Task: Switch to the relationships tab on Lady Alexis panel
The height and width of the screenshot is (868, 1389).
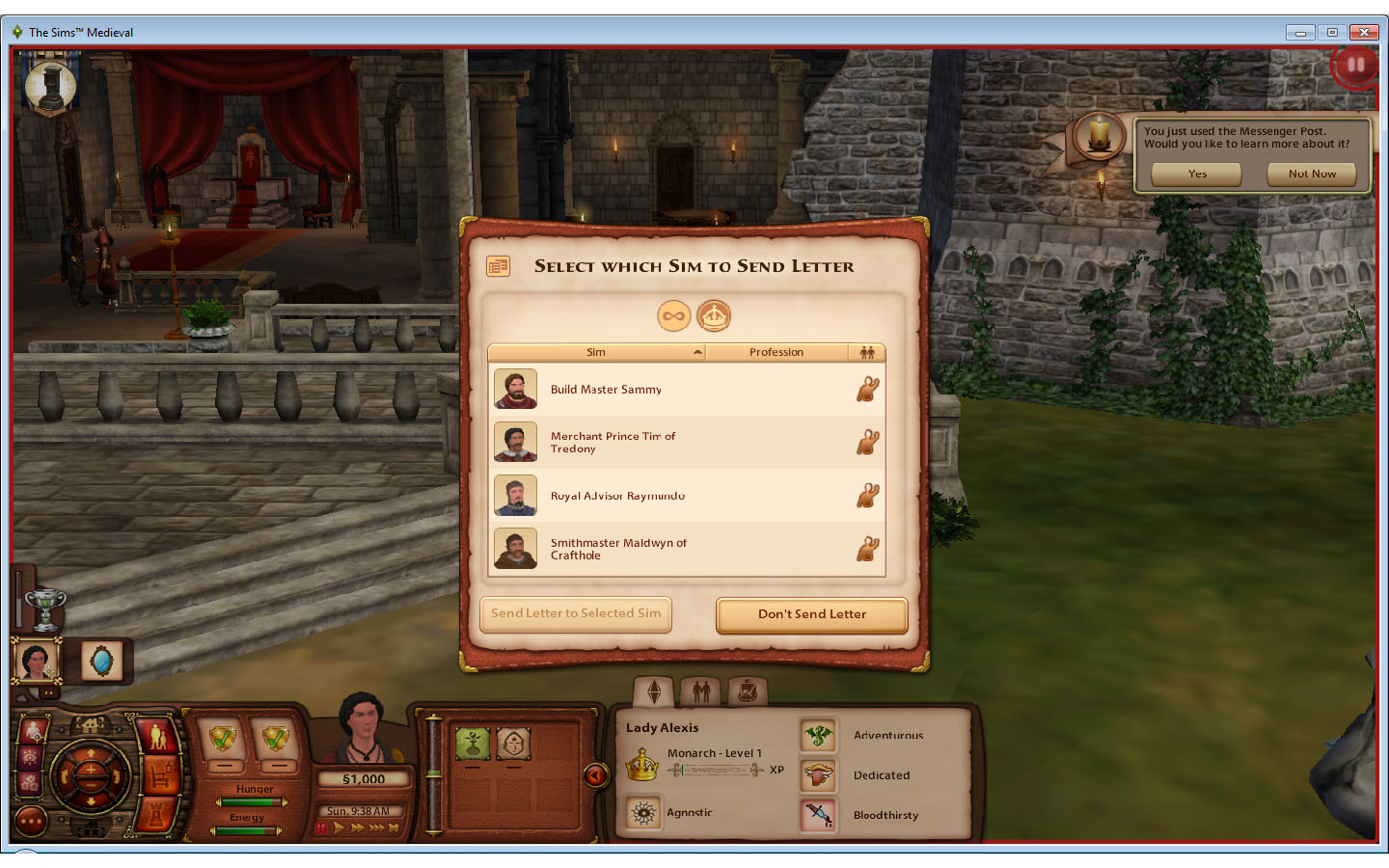Action: click(x=701, y=691)
